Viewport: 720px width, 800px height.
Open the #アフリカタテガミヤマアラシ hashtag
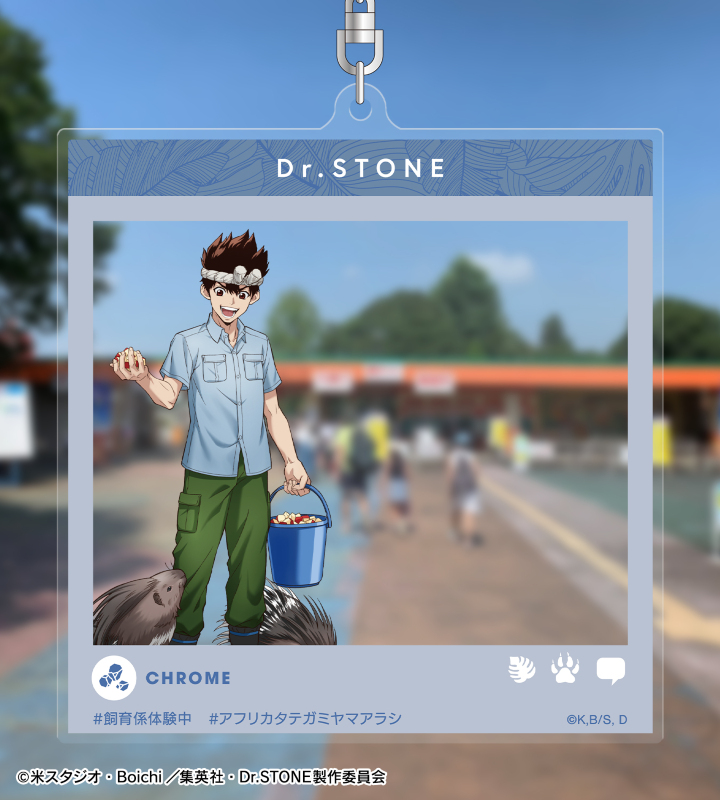pos(305,718)
